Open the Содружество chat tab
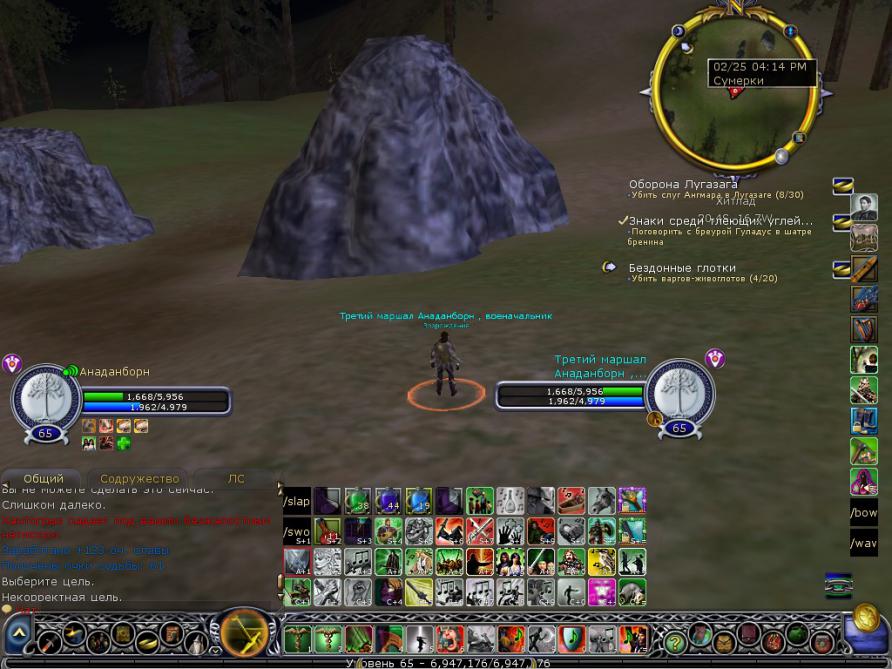 139,479
